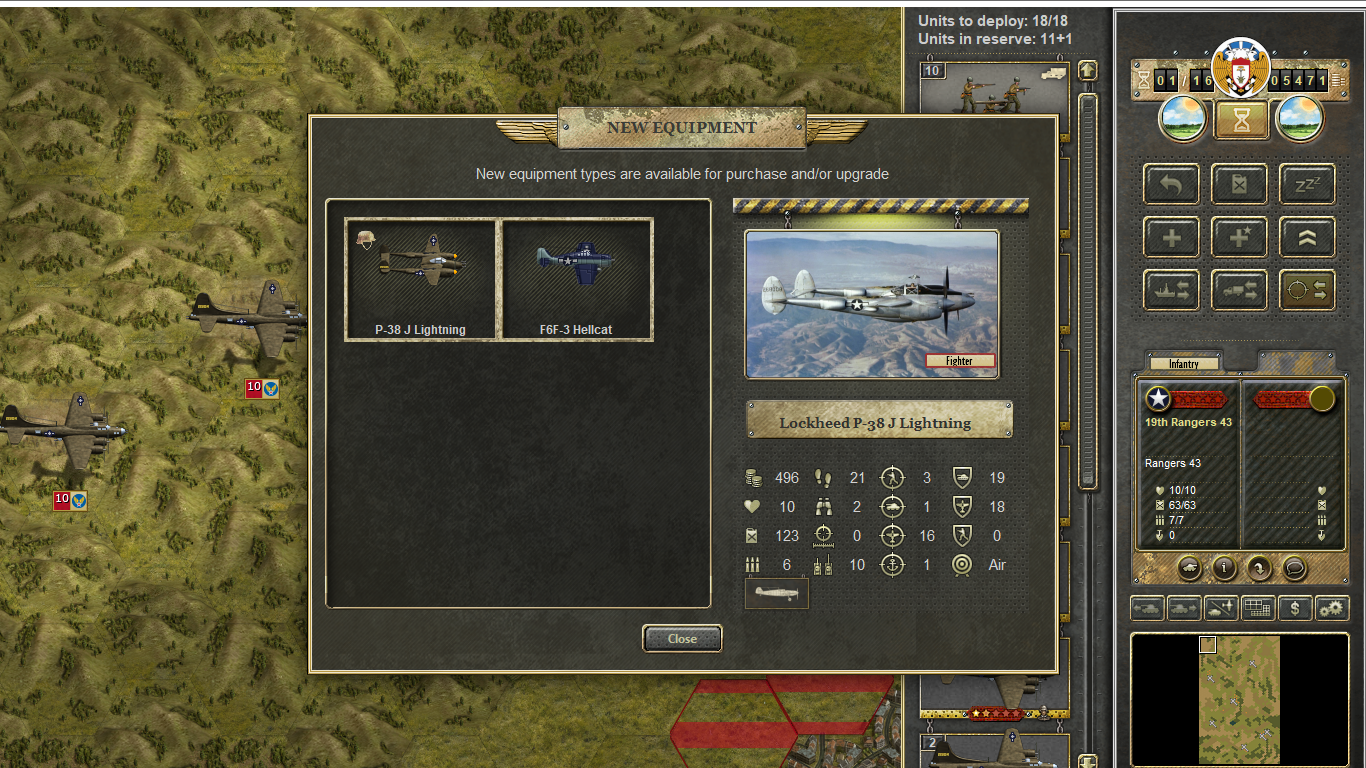The image size is (1366, 768).
Task: Click the up arrow on unit list
Action: 1088,71
